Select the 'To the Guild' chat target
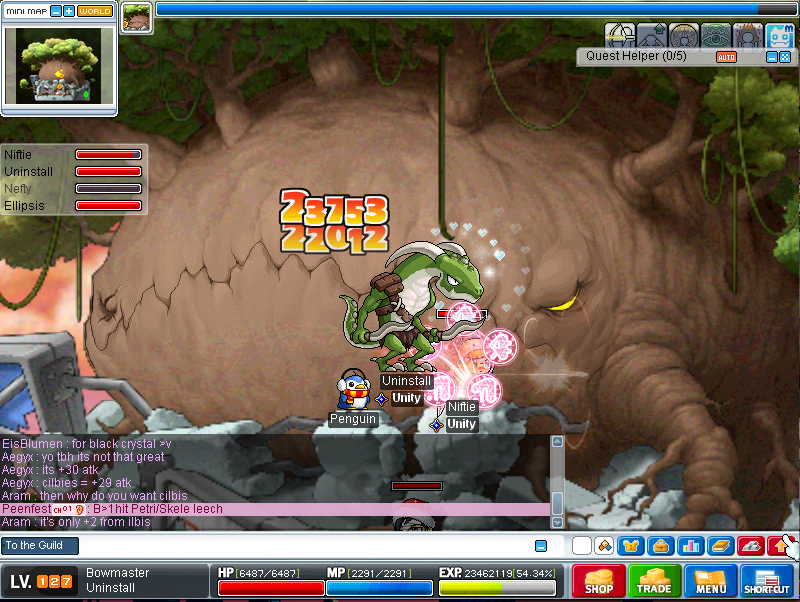The width and height of the screenshot is (800, 602). 40,546
